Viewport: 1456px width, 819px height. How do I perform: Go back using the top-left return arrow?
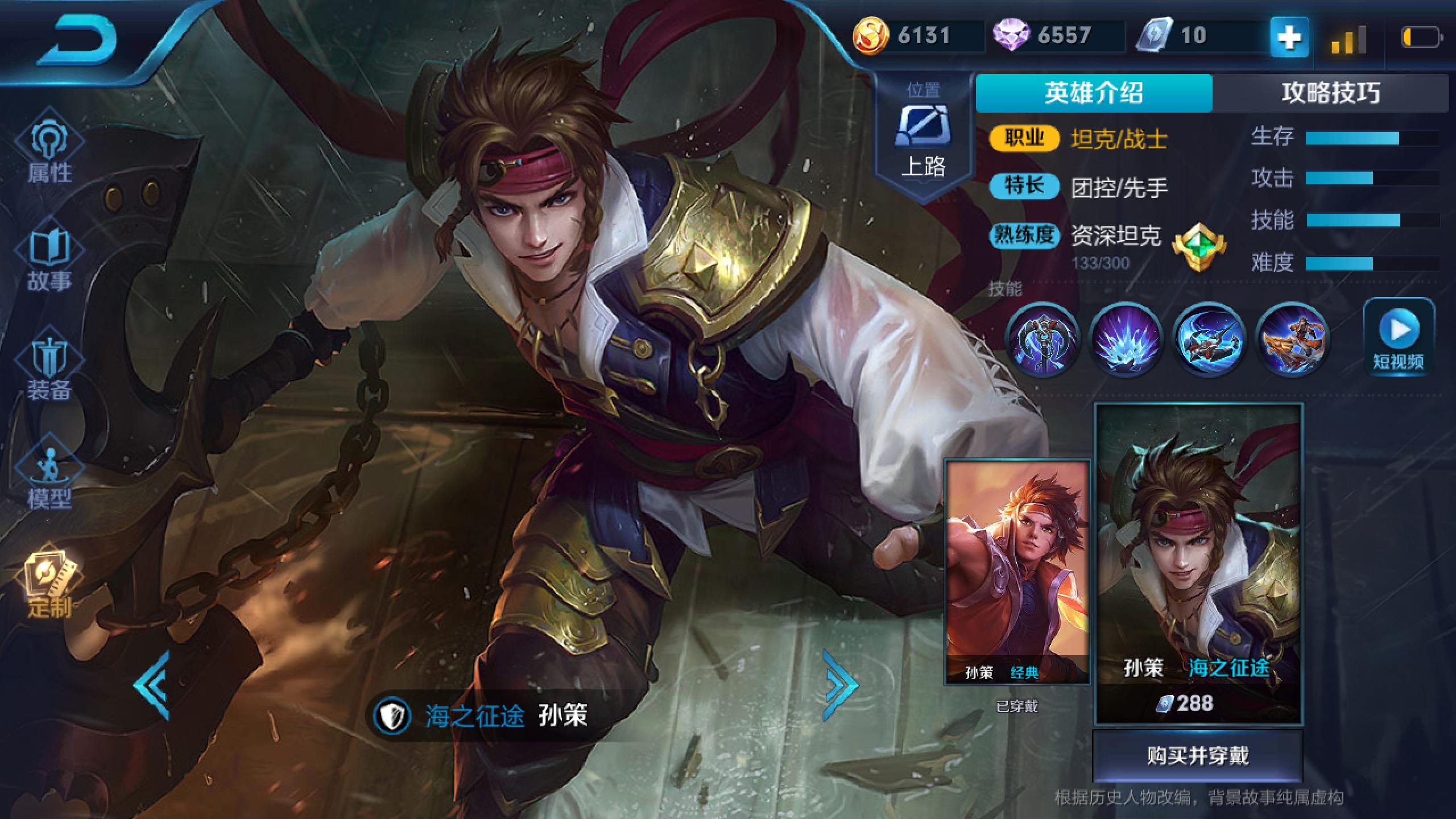77,43
